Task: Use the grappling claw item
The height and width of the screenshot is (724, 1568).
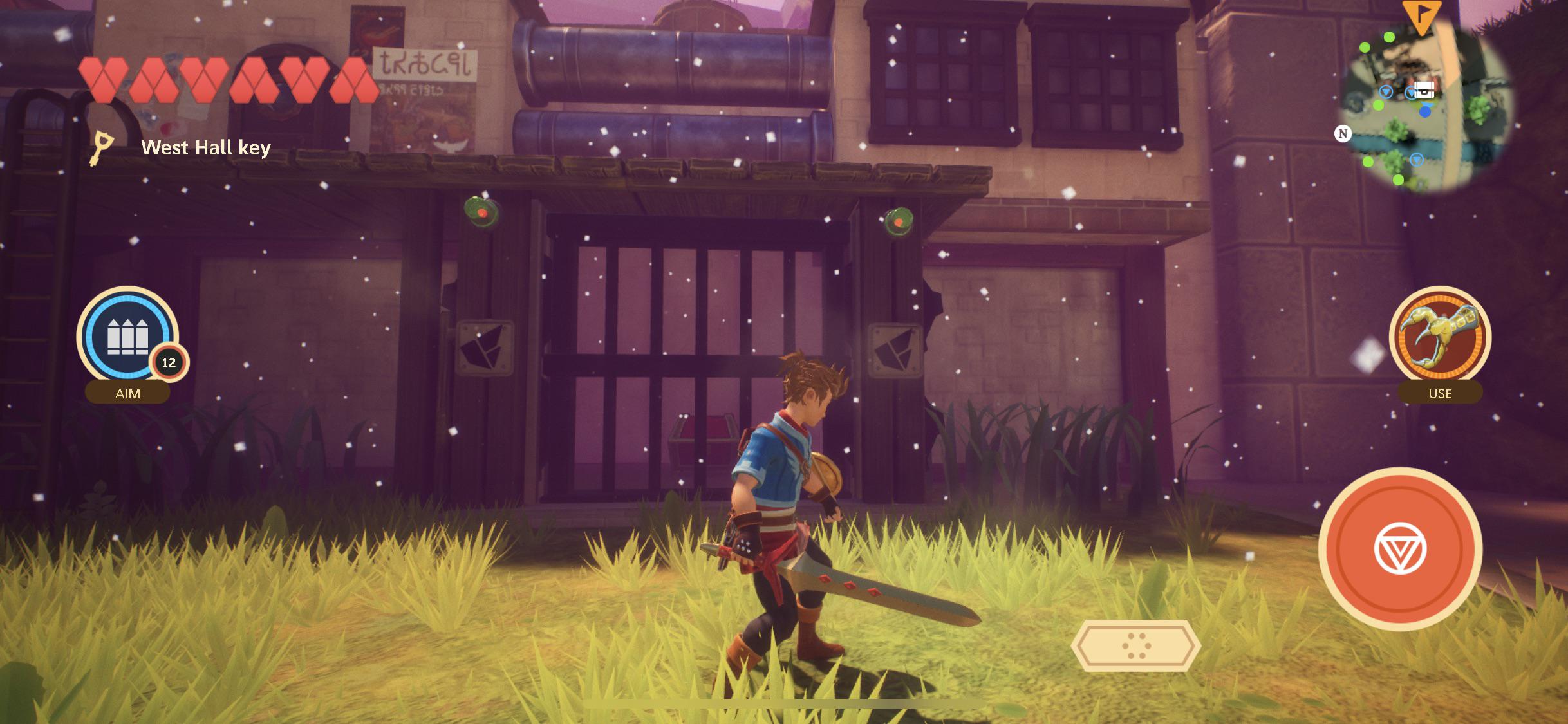Action: 1440,337
